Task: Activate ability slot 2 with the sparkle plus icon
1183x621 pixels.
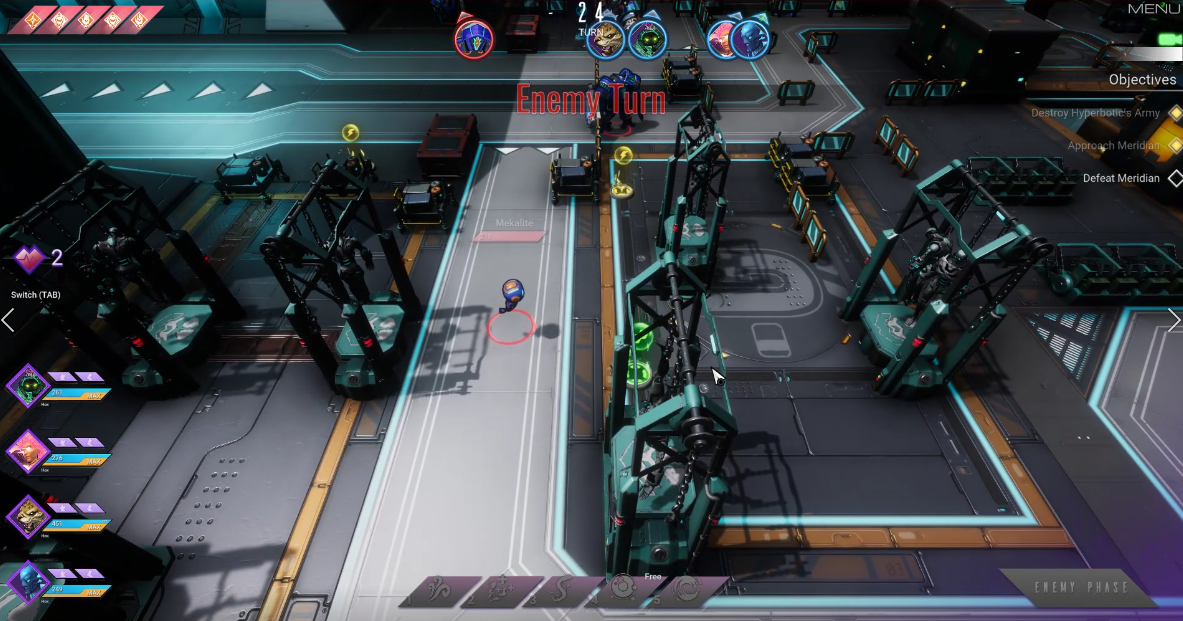Action: coord(499,591)
